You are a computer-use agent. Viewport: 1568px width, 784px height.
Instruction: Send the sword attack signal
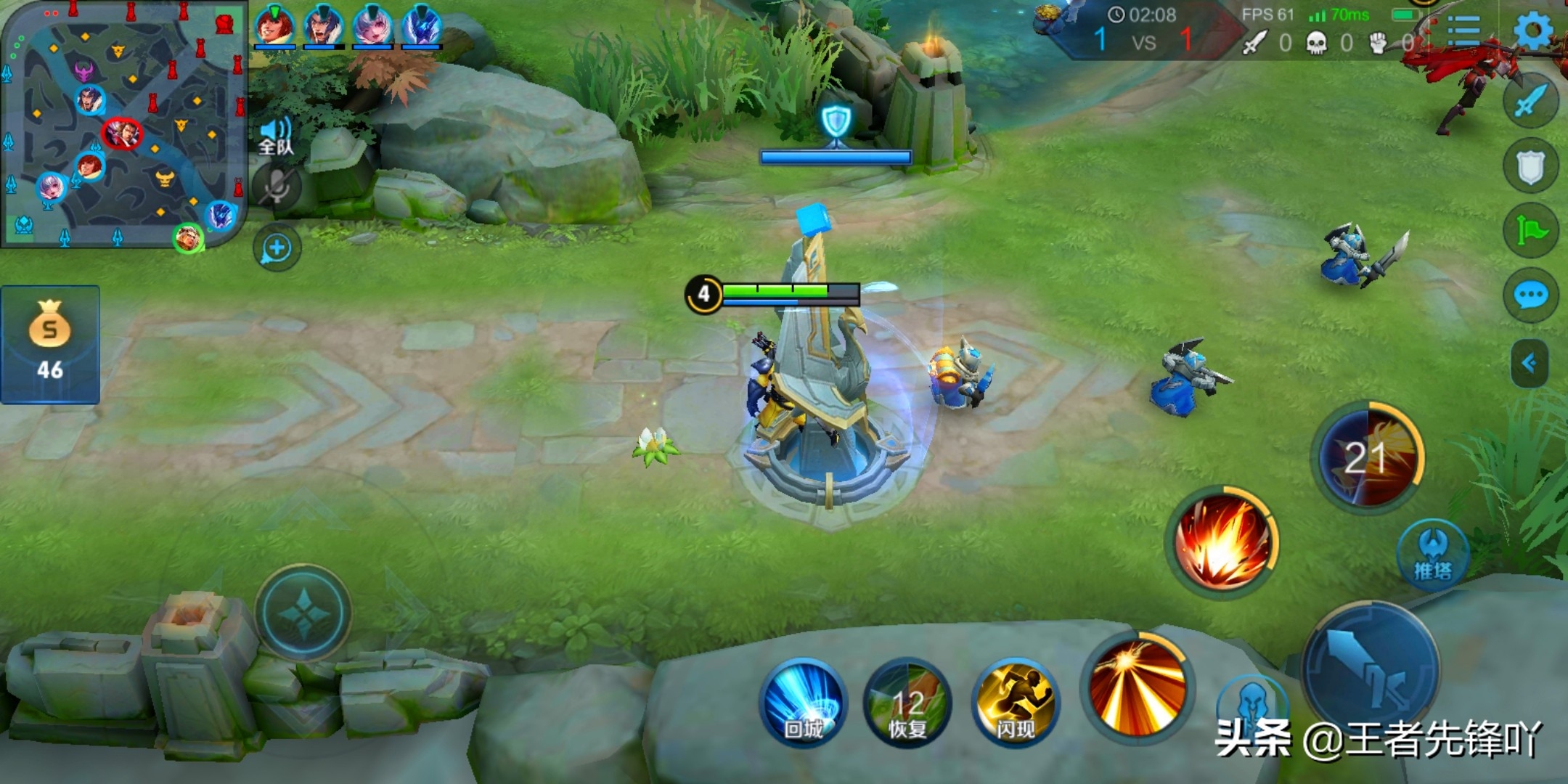[1530, 102]
